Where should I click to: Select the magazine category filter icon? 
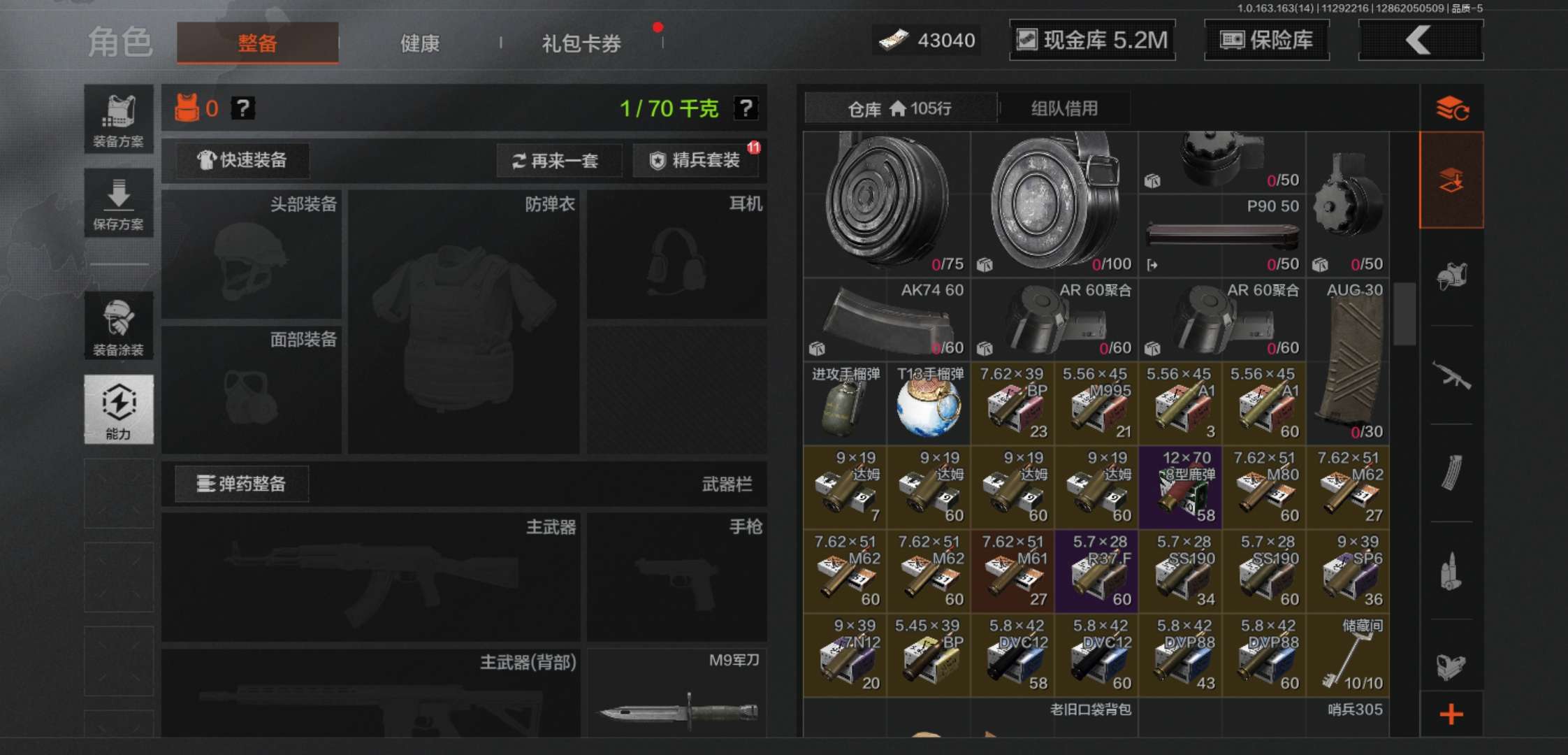click(1451, 472)
